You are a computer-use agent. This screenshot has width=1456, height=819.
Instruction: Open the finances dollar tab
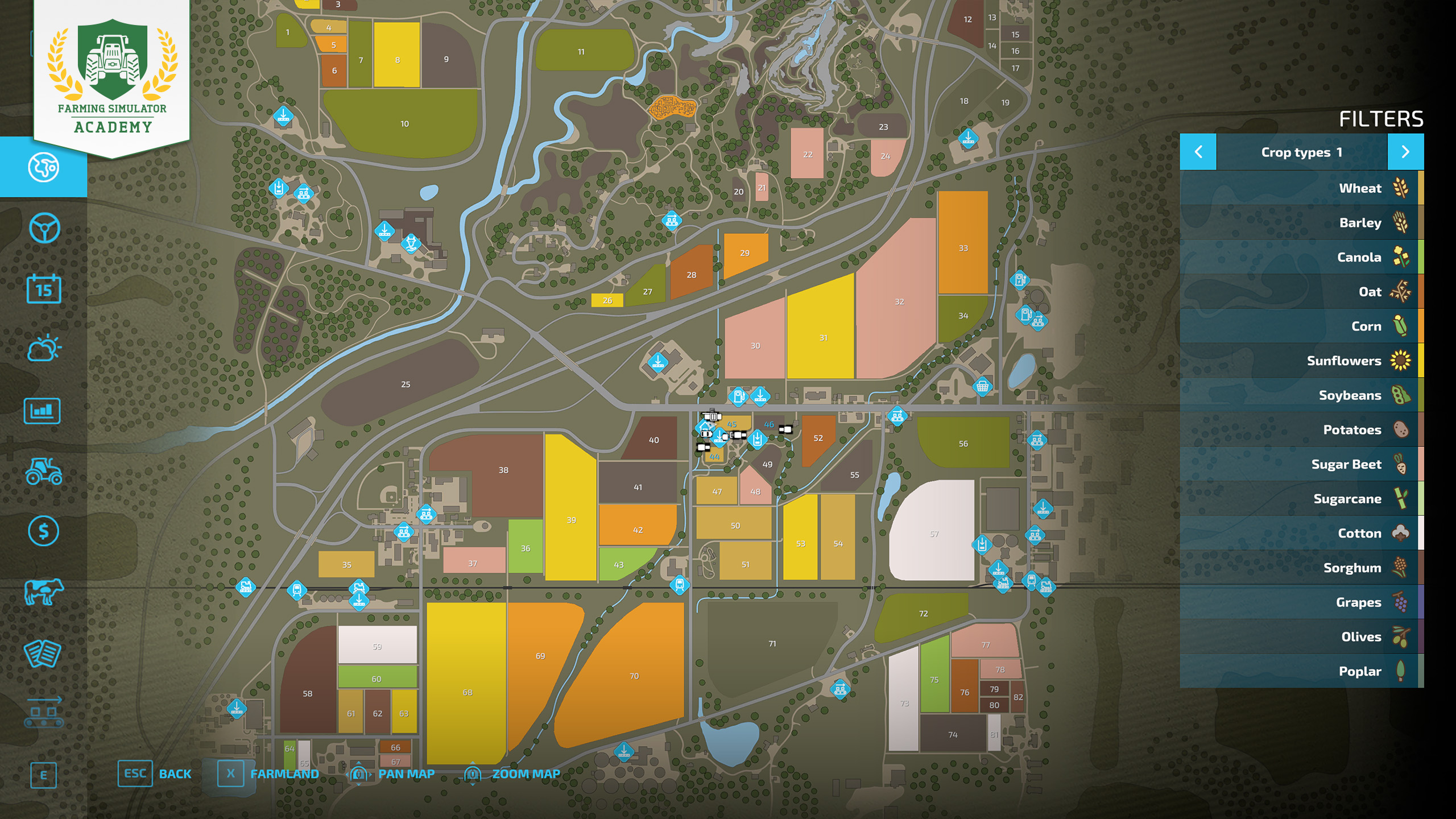coord(44,531)
